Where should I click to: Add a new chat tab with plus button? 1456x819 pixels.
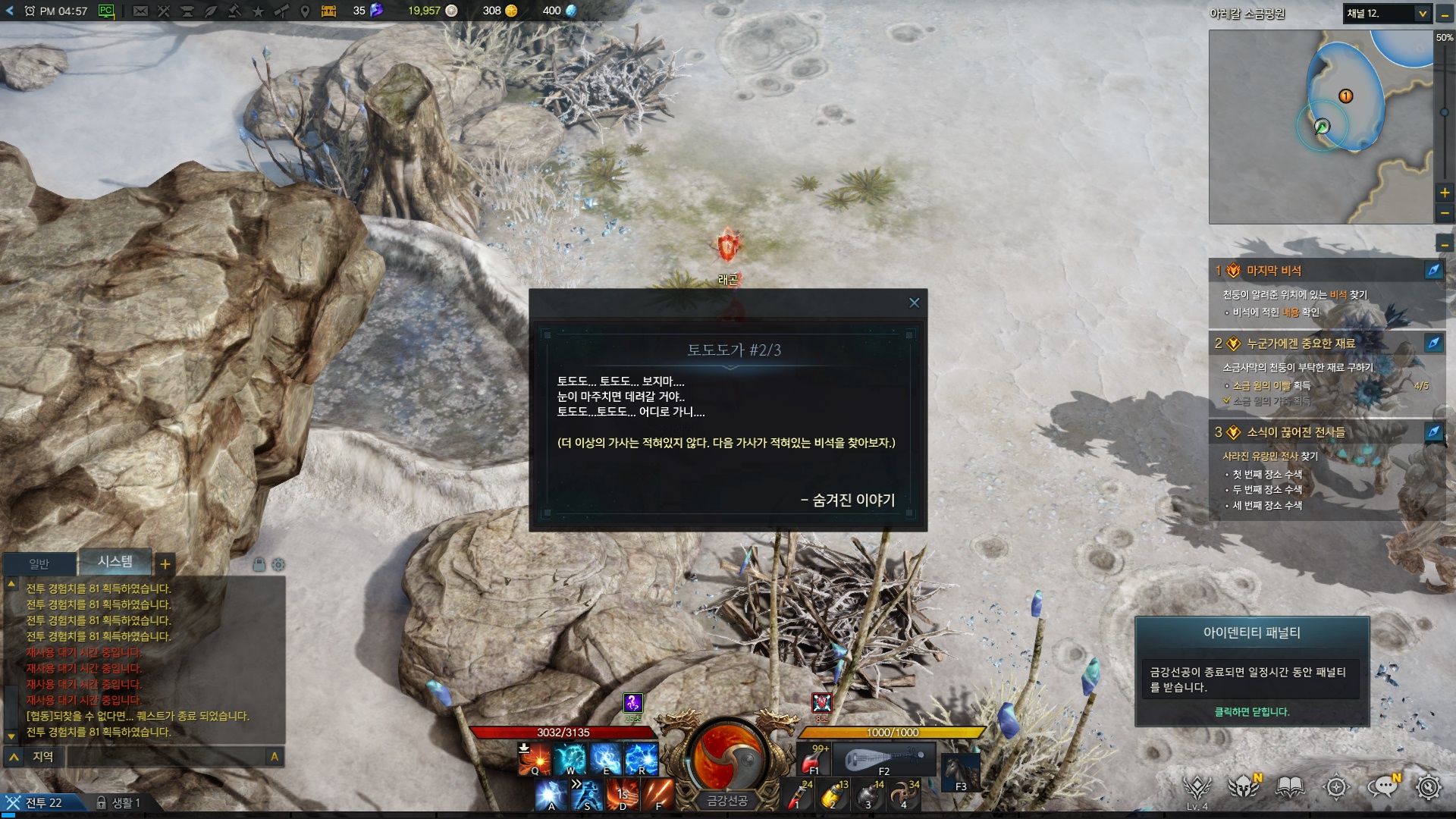pos(165,563)
